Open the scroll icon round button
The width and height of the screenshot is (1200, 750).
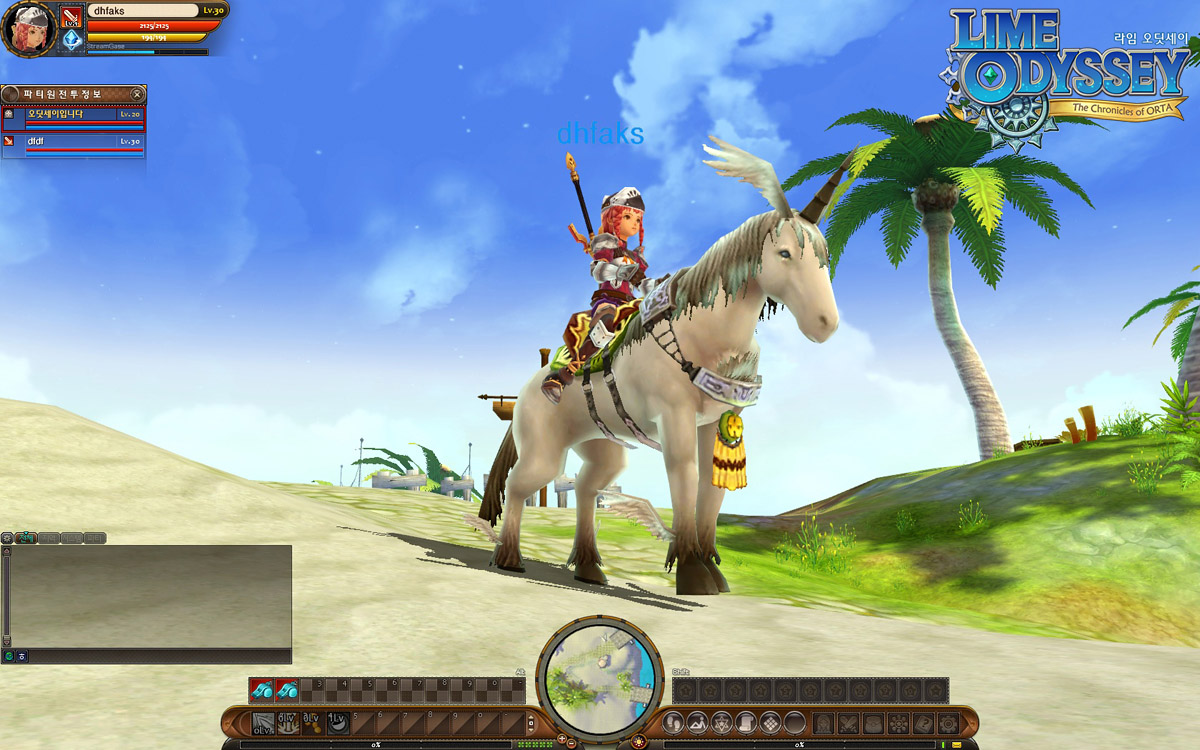(x=745, y=722)
